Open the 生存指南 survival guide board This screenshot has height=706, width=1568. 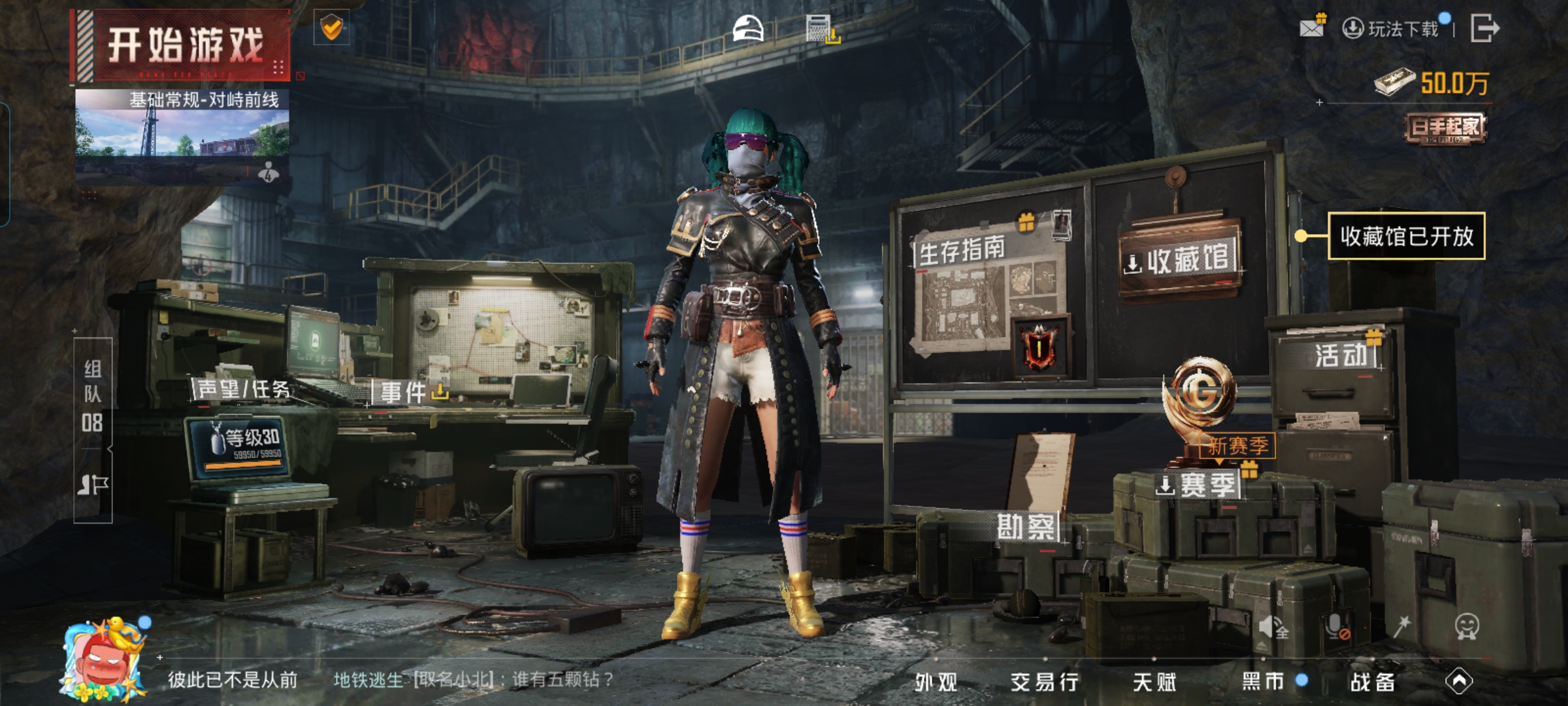[x=987, y=294]
